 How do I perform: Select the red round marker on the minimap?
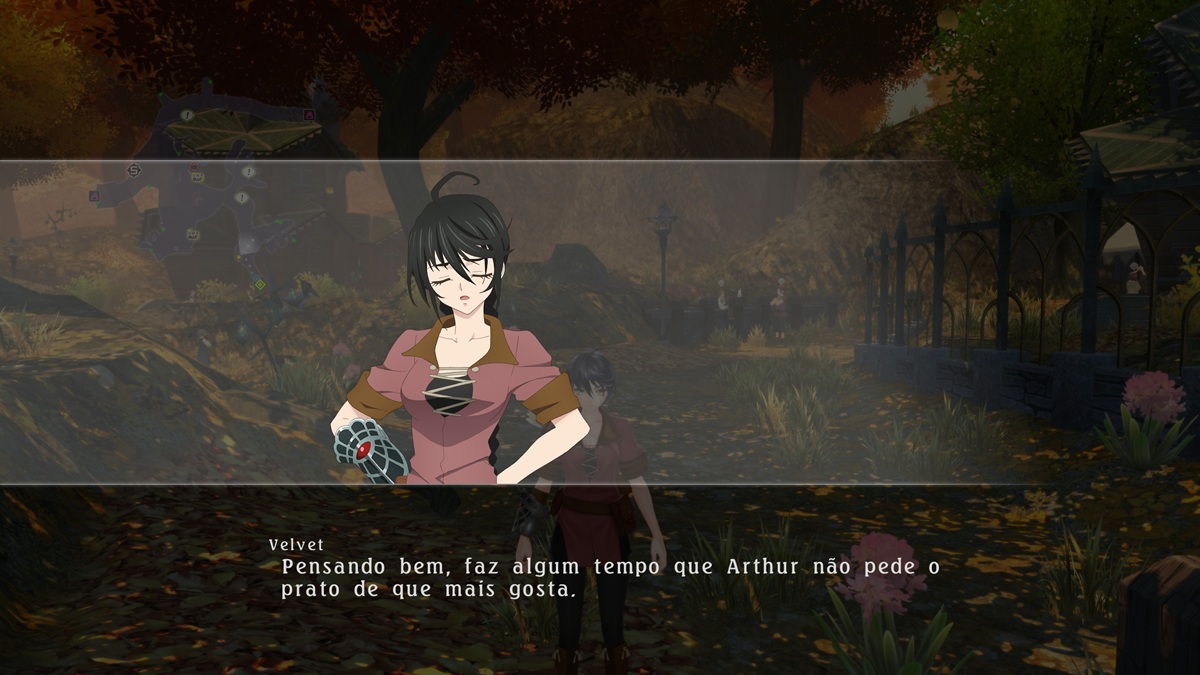point(193,166)
